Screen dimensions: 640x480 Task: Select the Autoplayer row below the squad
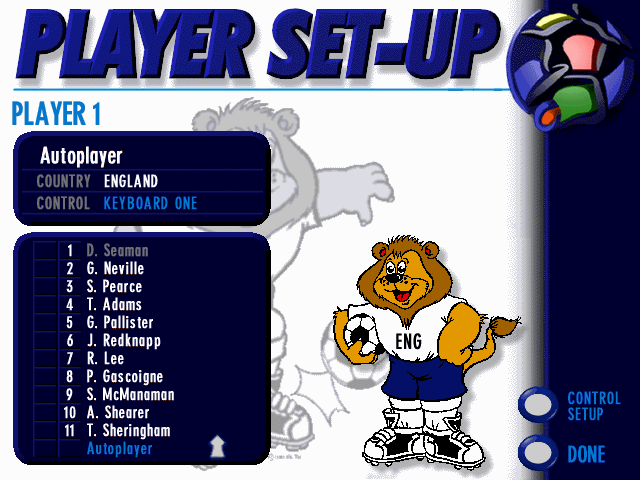pos(120,449)
